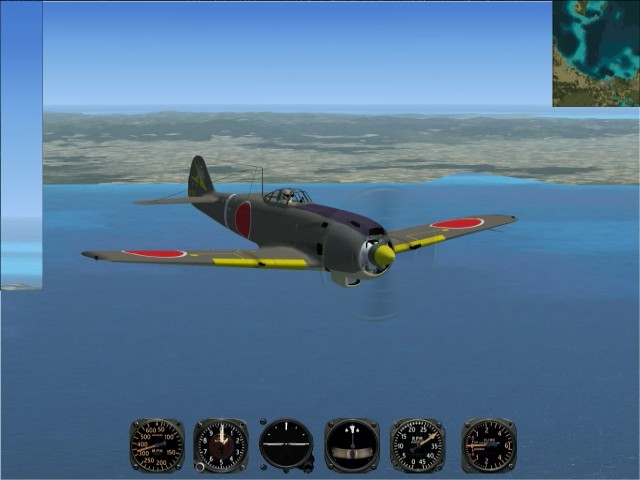Image resolution: width=640 pixels, height=480 pixels.
Task: Click the artificial horizon instrument
Action: click(286, 445)
